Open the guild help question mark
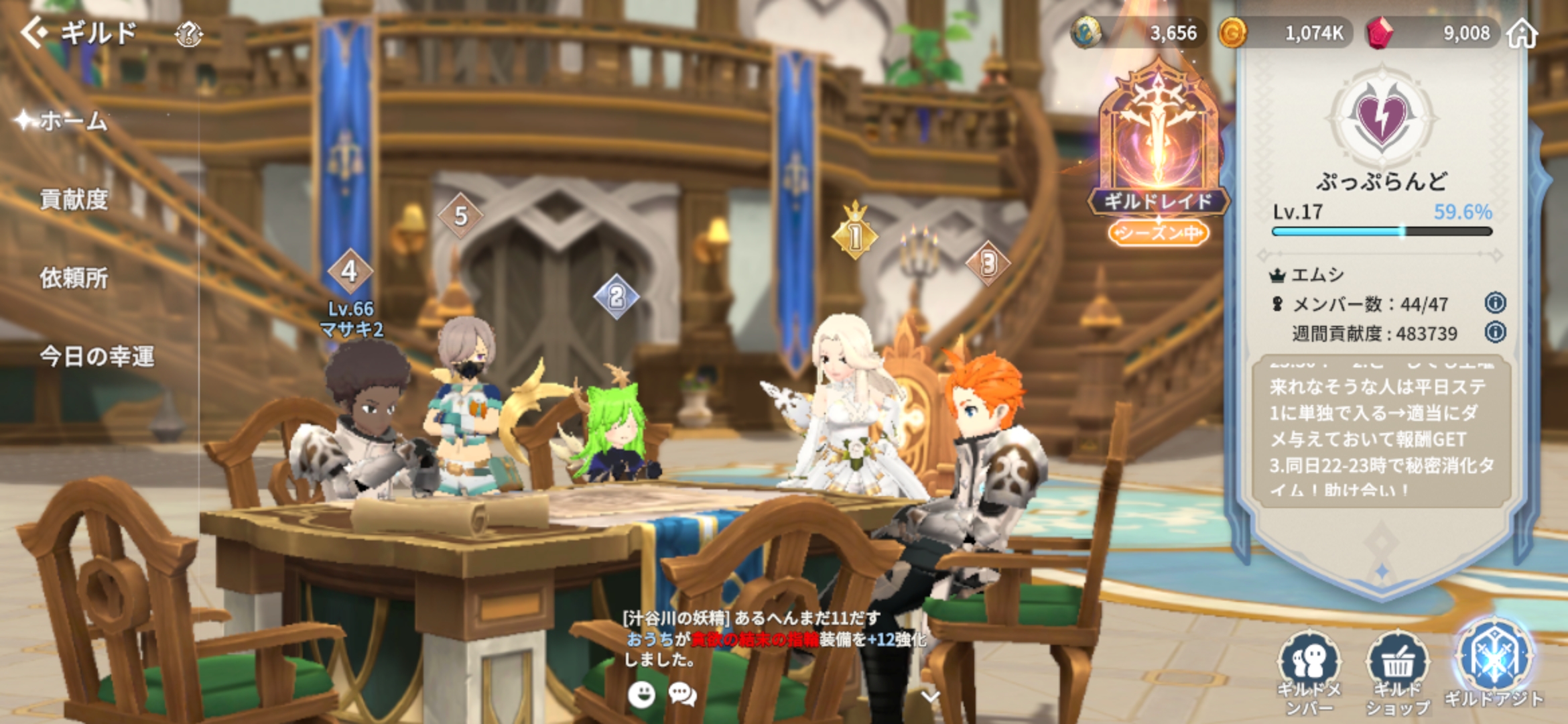The height and width of the screenshot is (724, 1568). pos(188,34)
